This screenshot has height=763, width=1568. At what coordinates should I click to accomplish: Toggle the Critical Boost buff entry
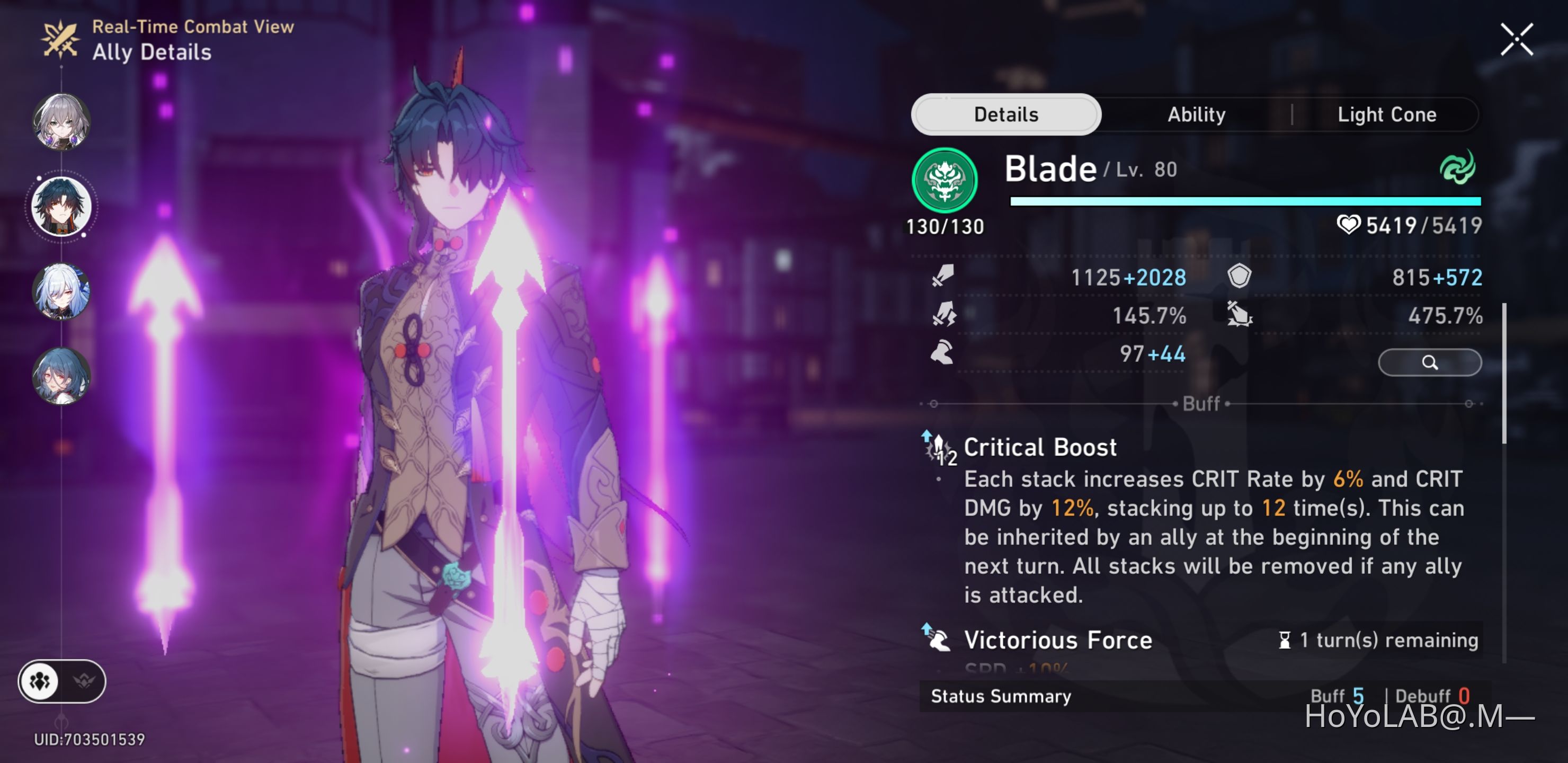[x=1041, y=447]
